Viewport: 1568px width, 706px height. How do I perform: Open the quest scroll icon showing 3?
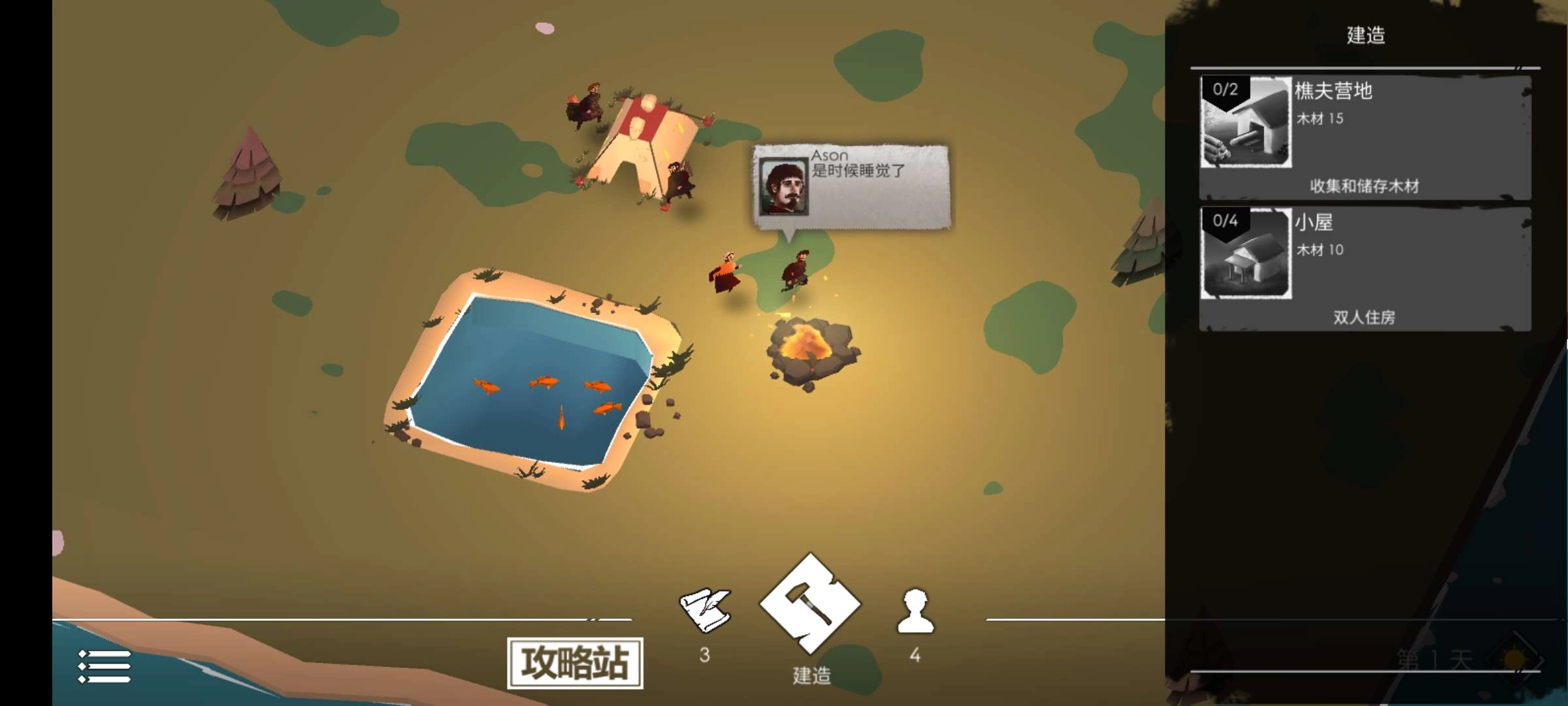[x=706, y=611]
